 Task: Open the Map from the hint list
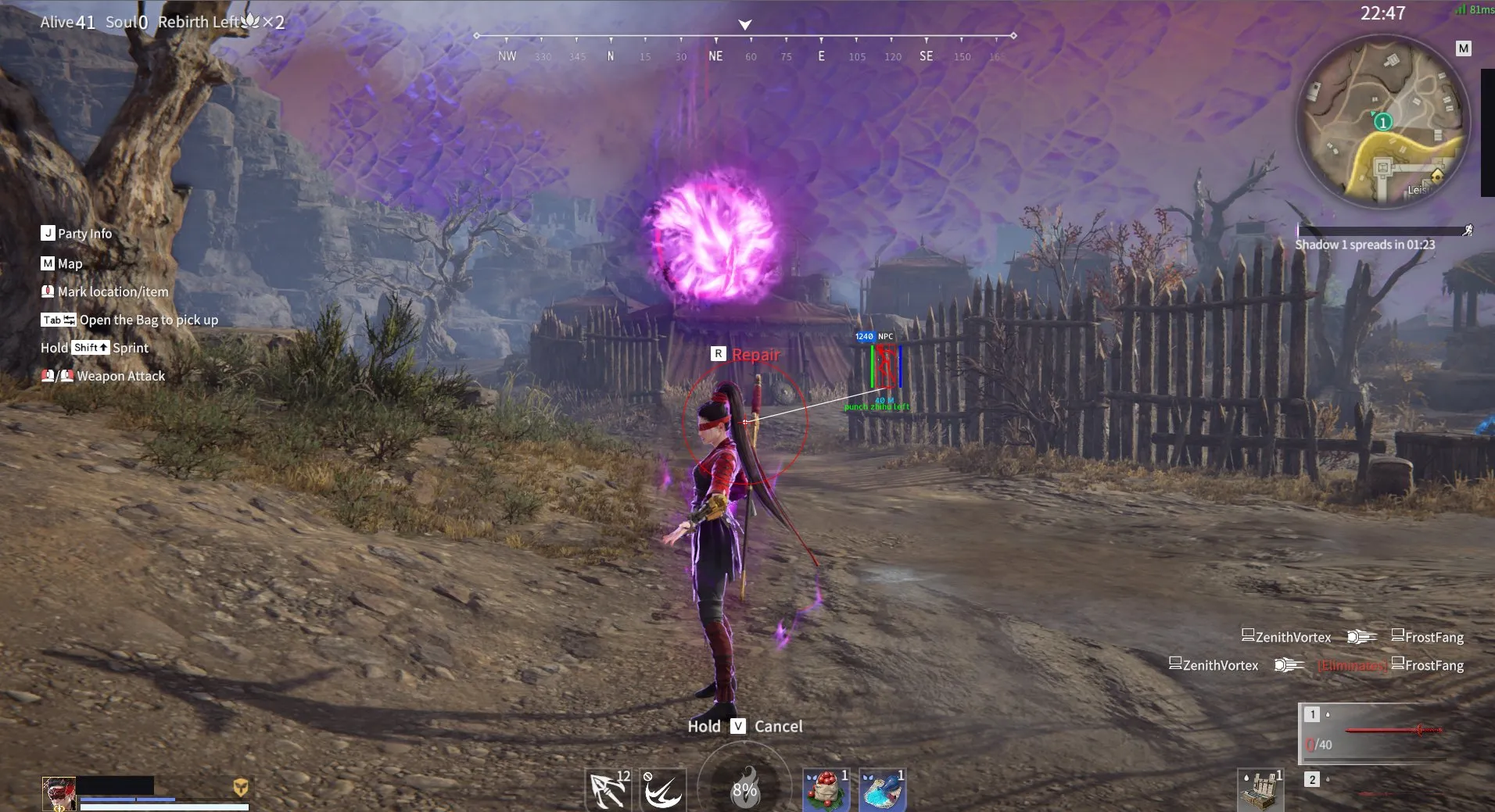point(63,263)
